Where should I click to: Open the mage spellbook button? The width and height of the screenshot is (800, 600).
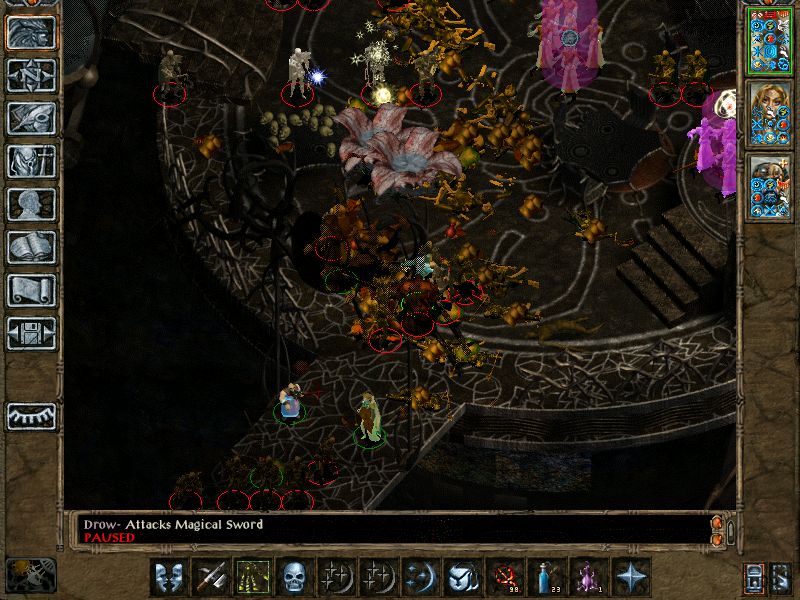32,247
